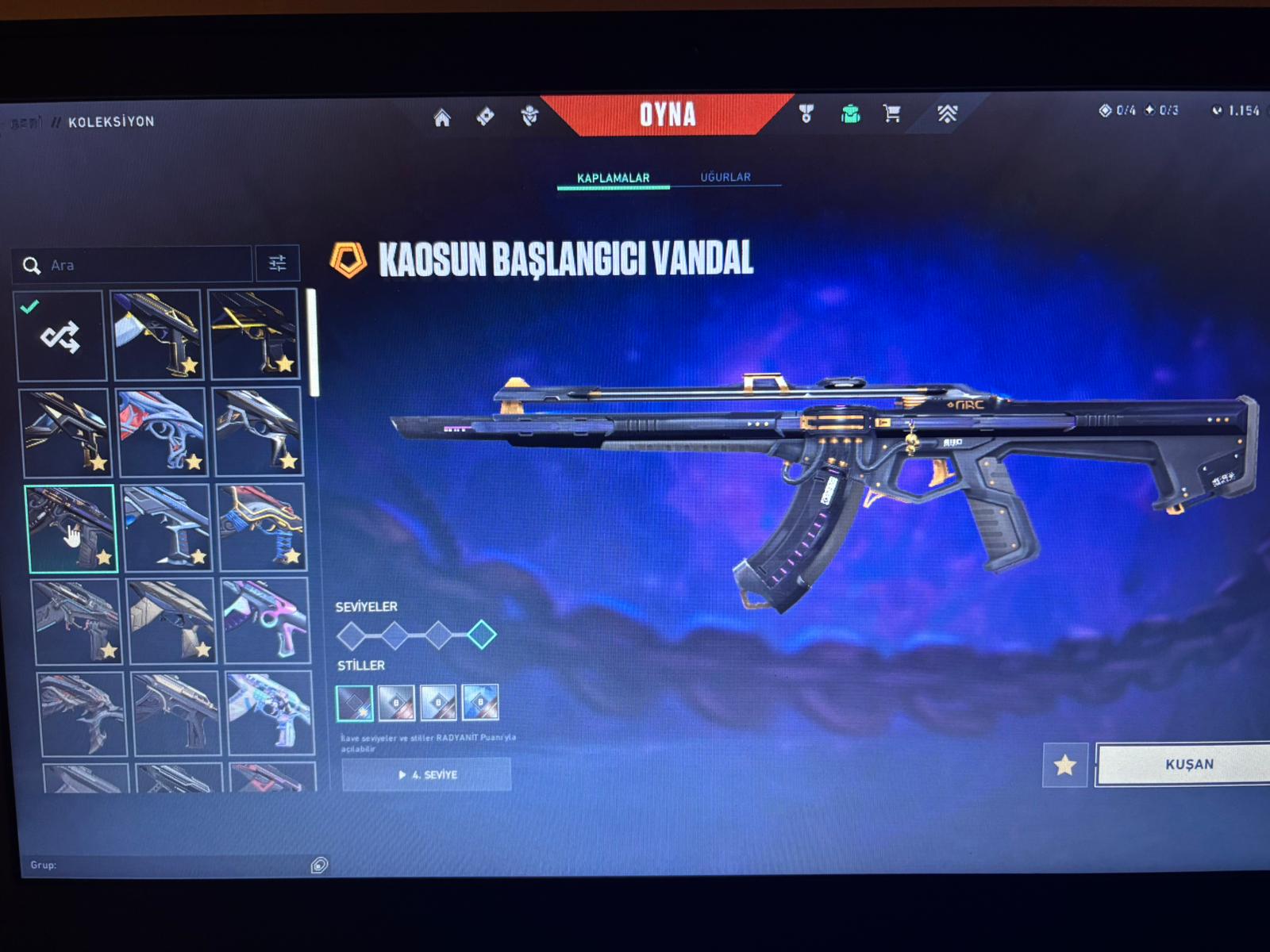Viewport: 1270px width, 952px height.
Task: Open the store shopping cart icon
Action: tap(892, 113)
